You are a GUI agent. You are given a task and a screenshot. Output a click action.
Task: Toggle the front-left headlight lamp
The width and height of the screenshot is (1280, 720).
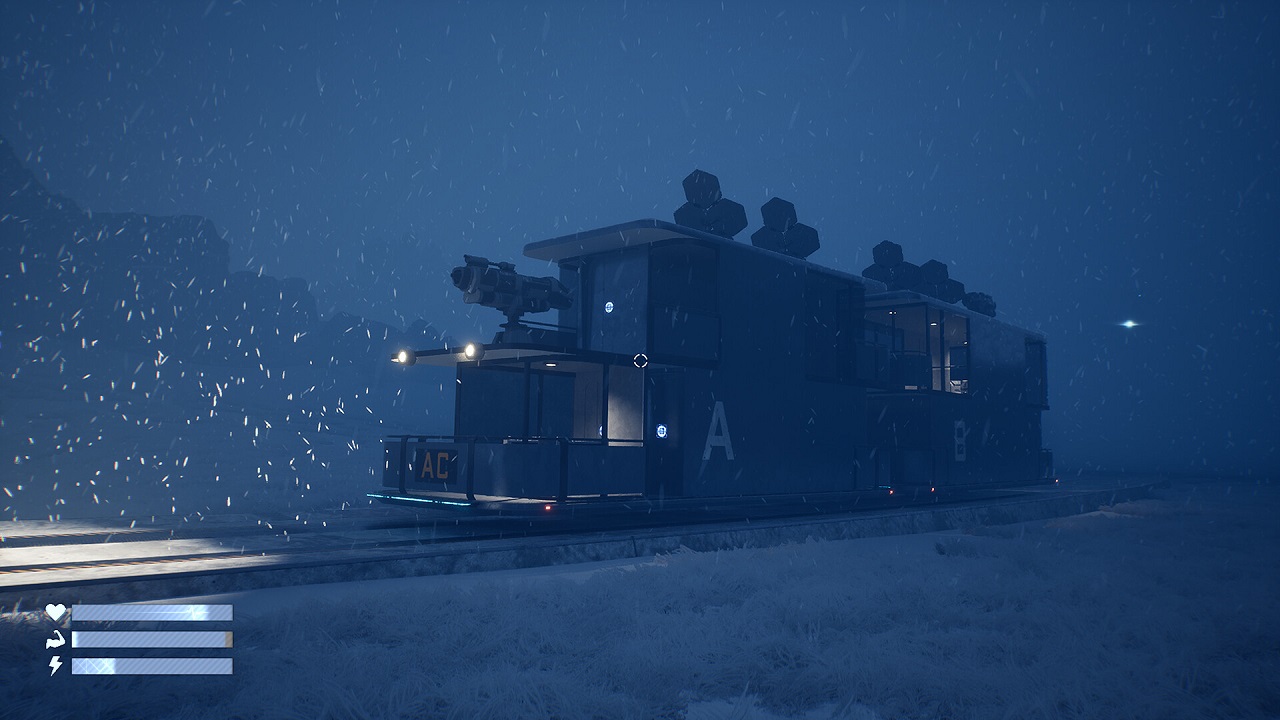(403, 356)
